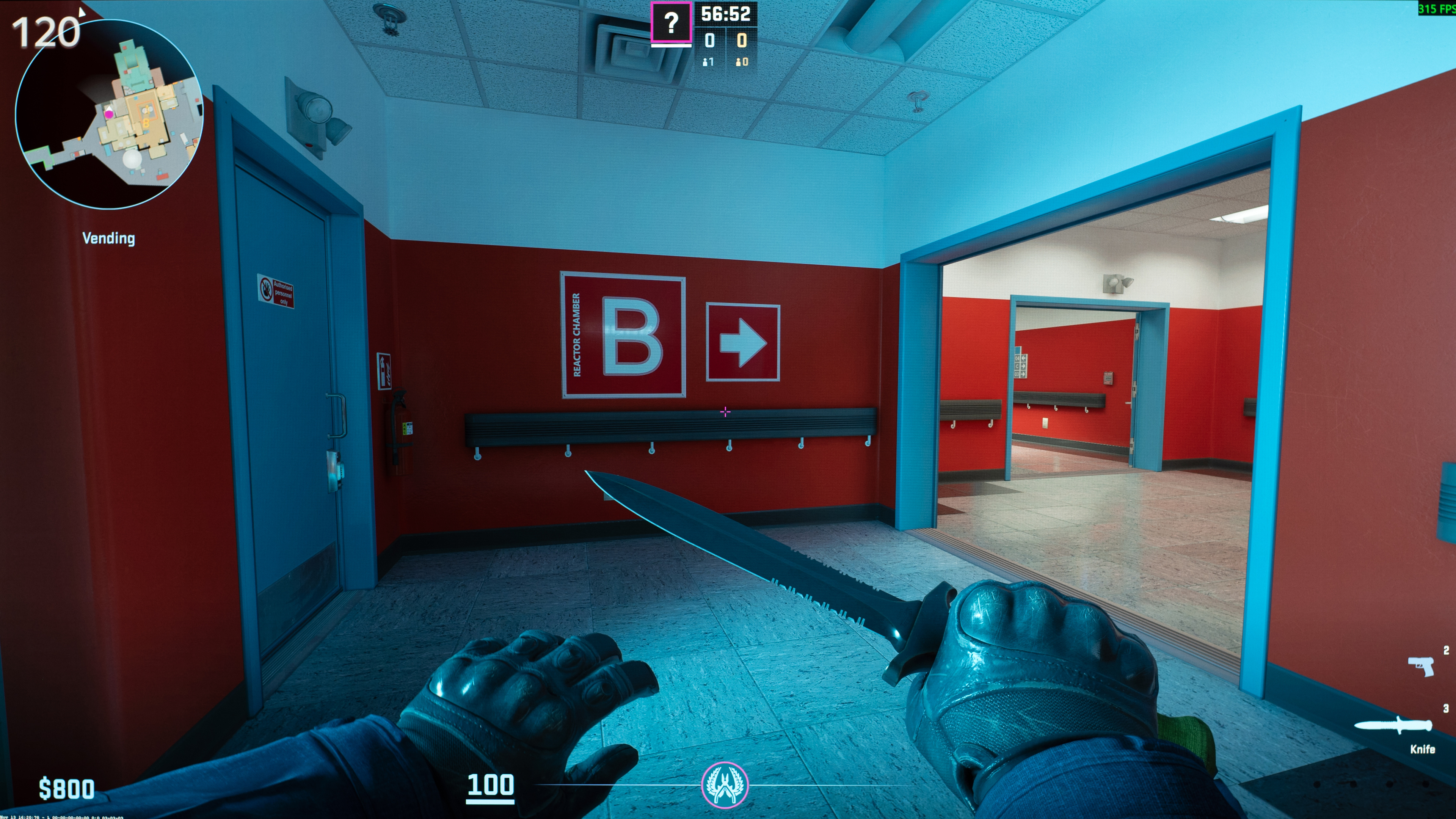Screen dimensions: 1456x819
Task: Click the circular radar minimap
Action: pos(108,115)
